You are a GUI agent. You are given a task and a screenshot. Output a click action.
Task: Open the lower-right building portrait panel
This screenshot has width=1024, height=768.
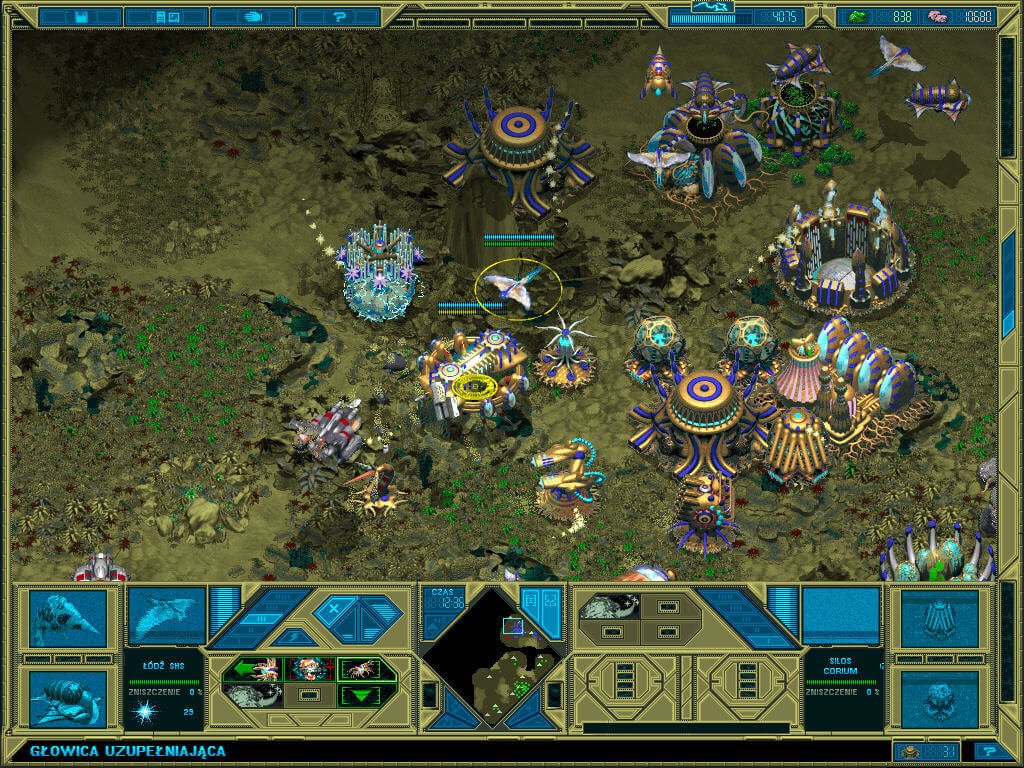(x=938, y=698)
